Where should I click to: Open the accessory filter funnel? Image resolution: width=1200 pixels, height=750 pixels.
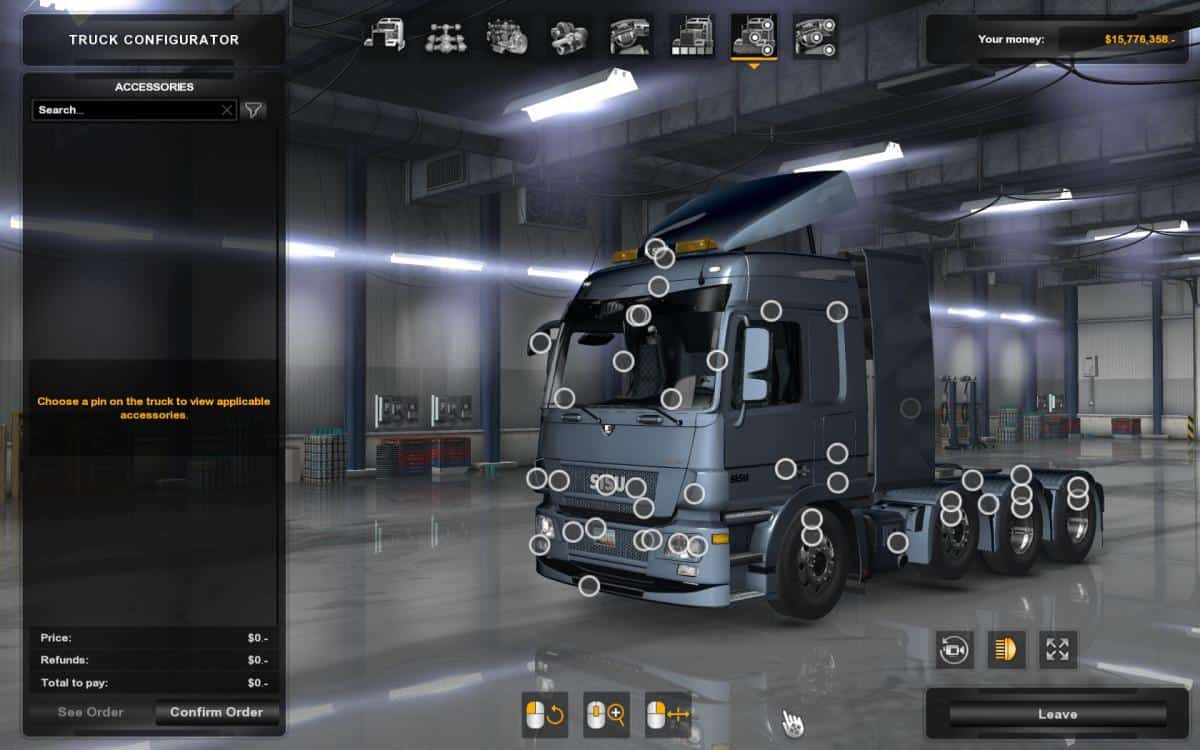pos(254,110)
